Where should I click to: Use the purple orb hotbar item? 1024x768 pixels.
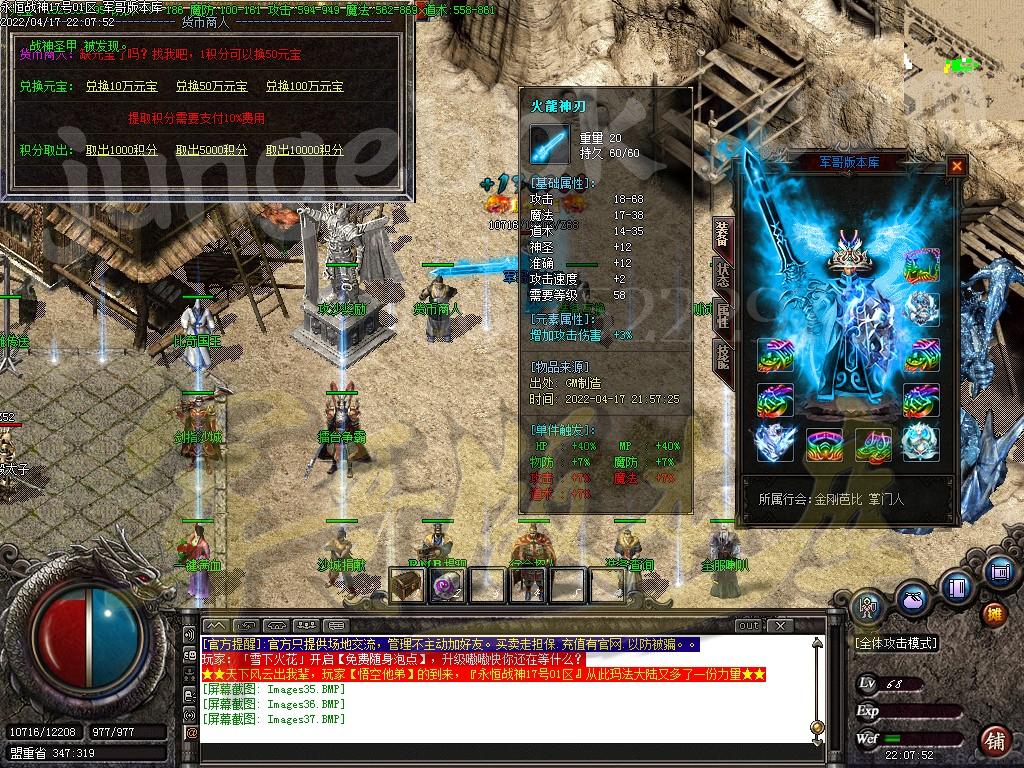[x=446, y=586]
